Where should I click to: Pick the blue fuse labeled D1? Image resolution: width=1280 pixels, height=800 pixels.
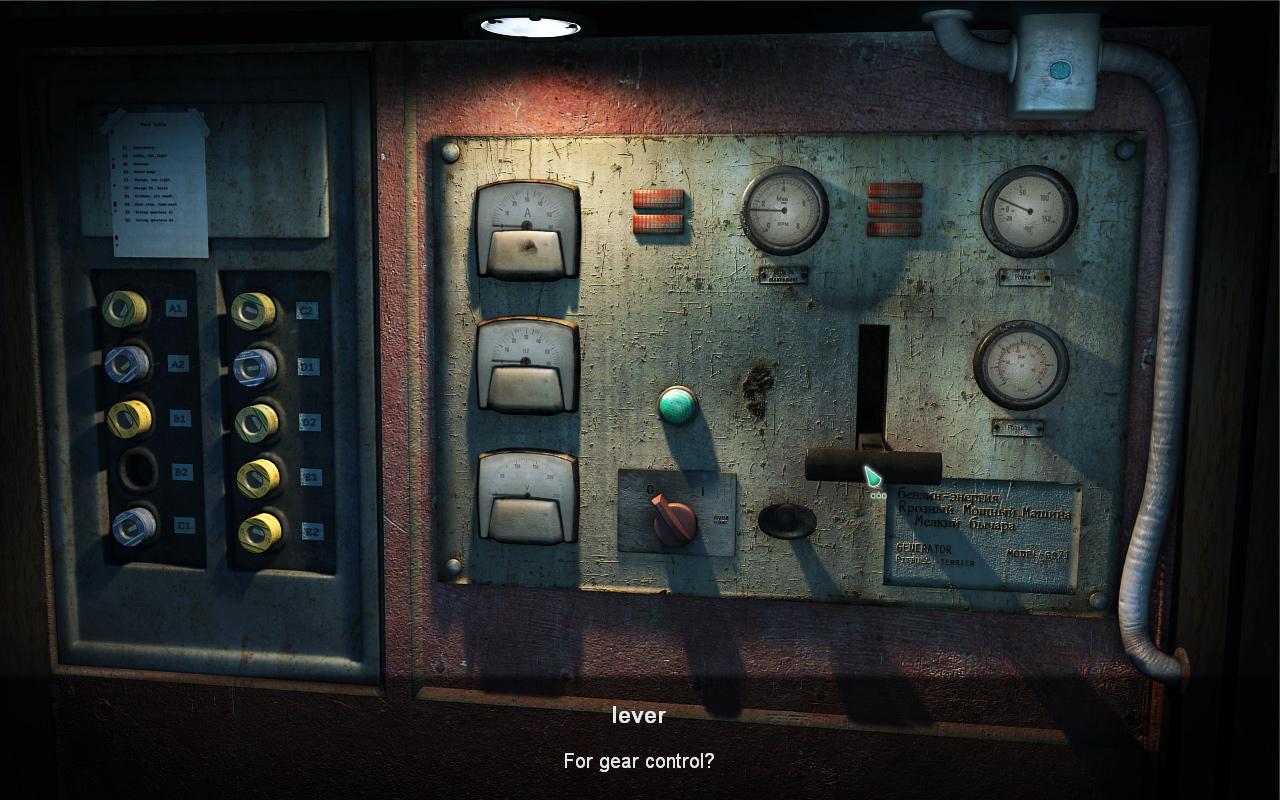[255, 367]
